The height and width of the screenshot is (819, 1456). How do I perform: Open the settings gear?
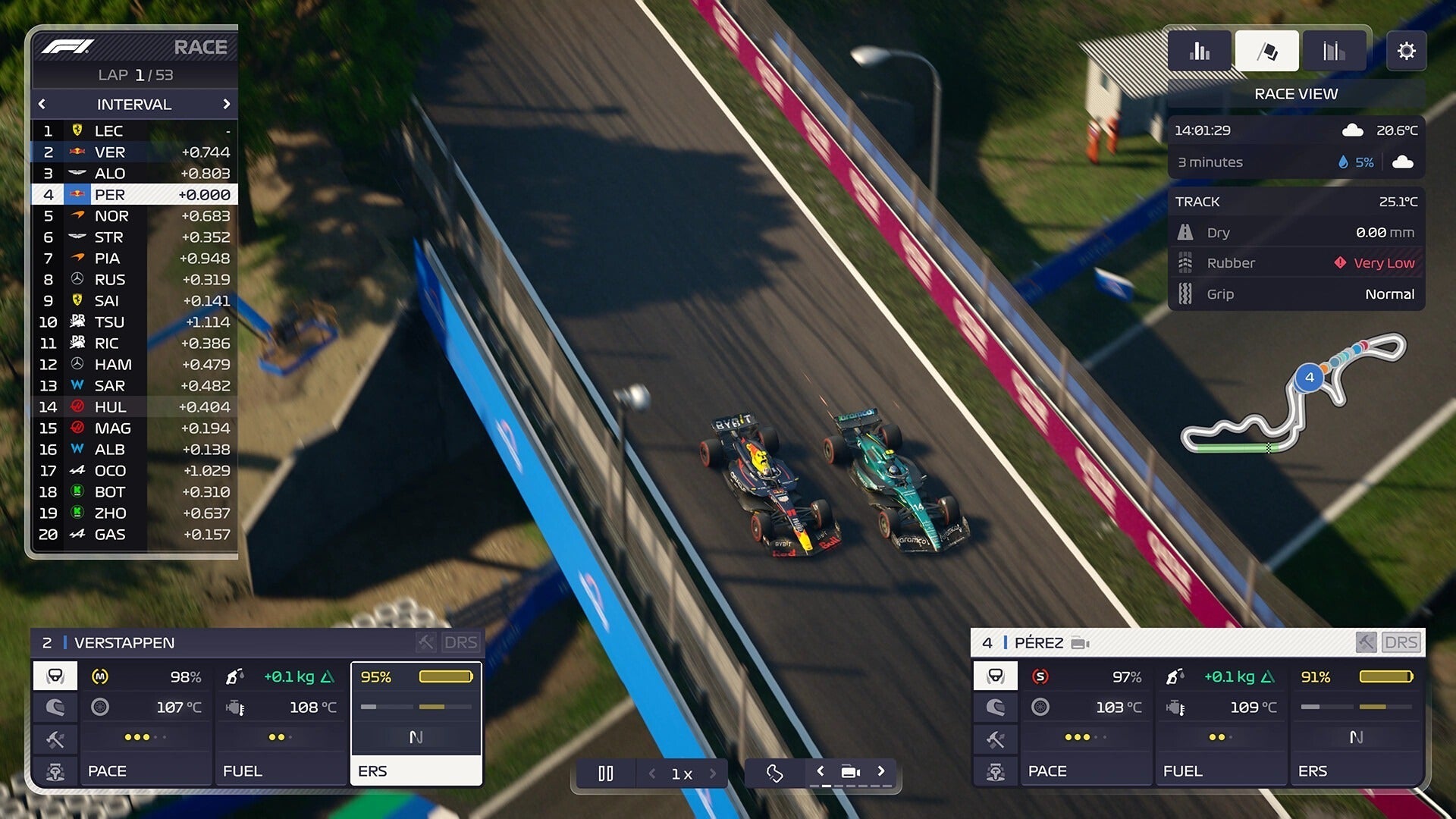click(1407, 51)
